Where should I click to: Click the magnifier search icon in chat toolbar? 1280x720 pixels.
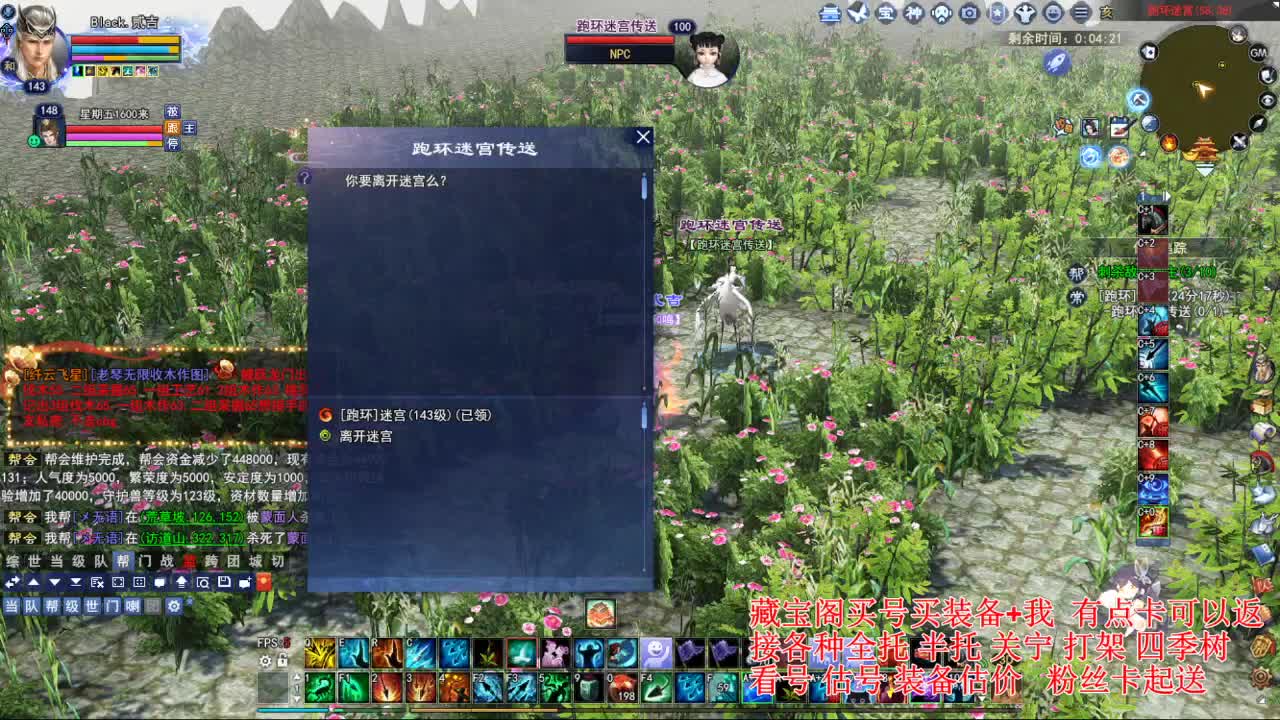[204, 583]
